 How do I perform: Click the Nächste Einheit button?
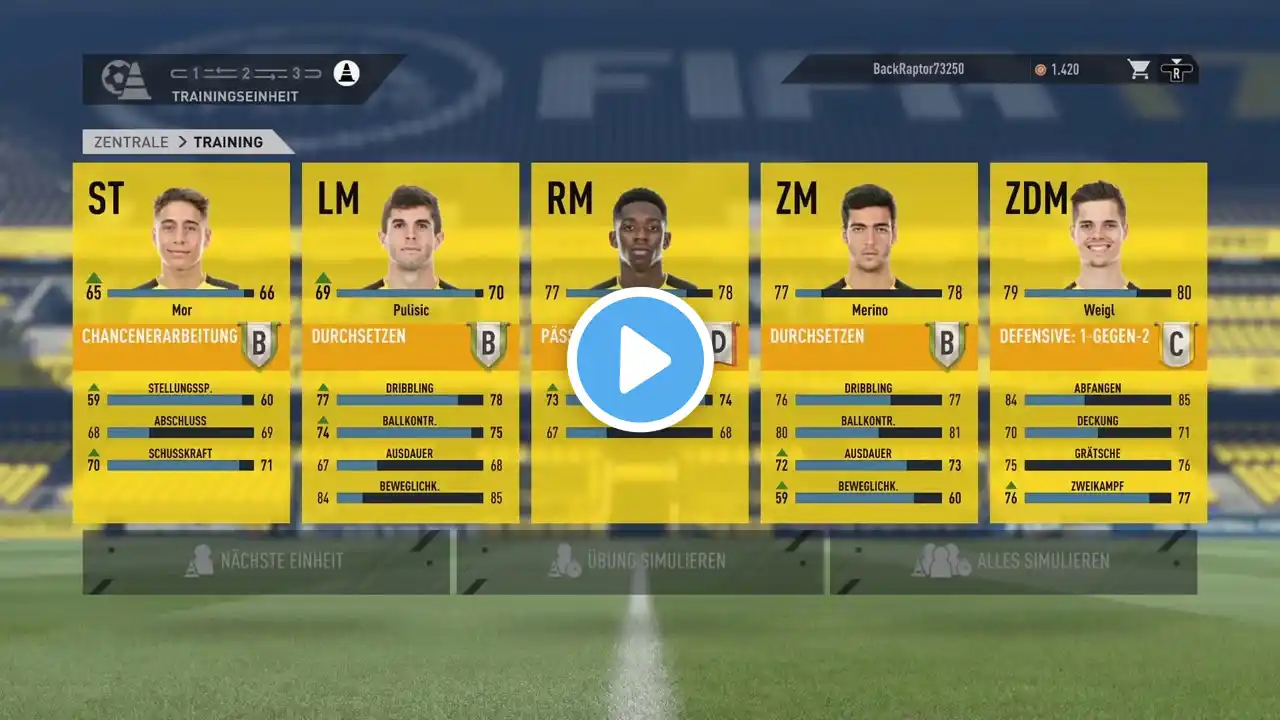pos(267,561)
